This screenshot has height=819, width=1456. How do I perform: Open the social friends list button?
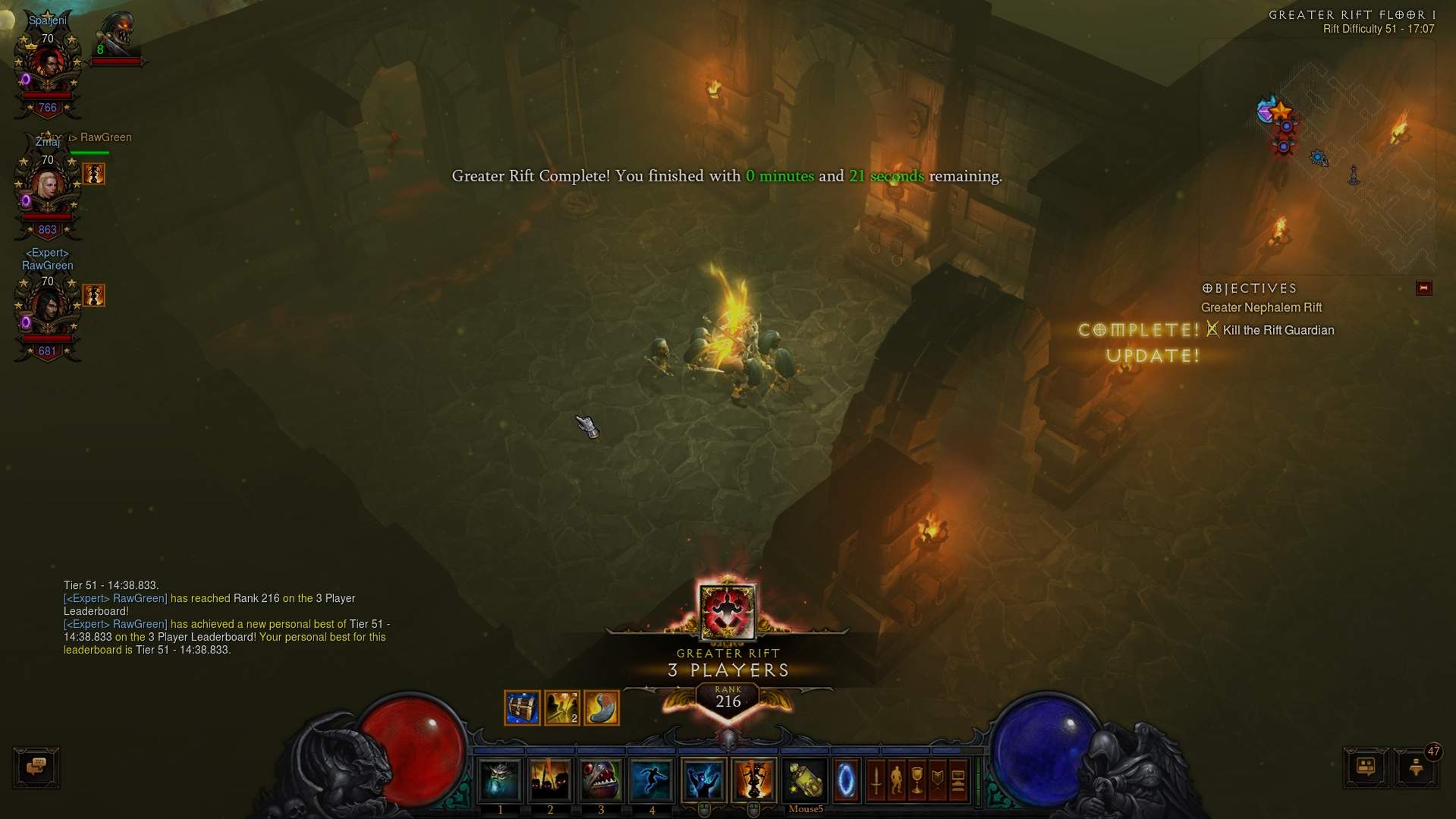tap(1366, 767)
